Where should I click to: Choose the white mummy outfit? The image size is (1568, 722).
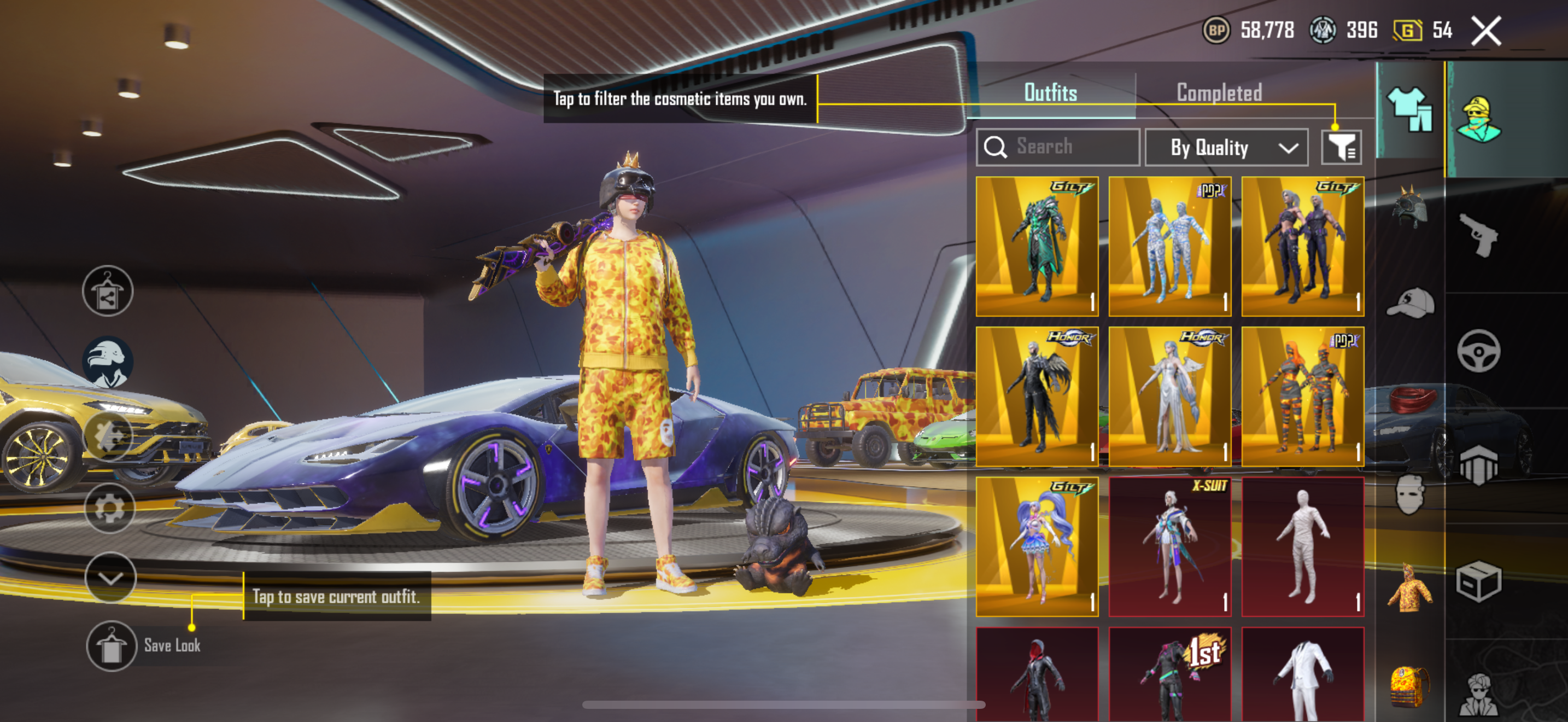click(1302, 546)
